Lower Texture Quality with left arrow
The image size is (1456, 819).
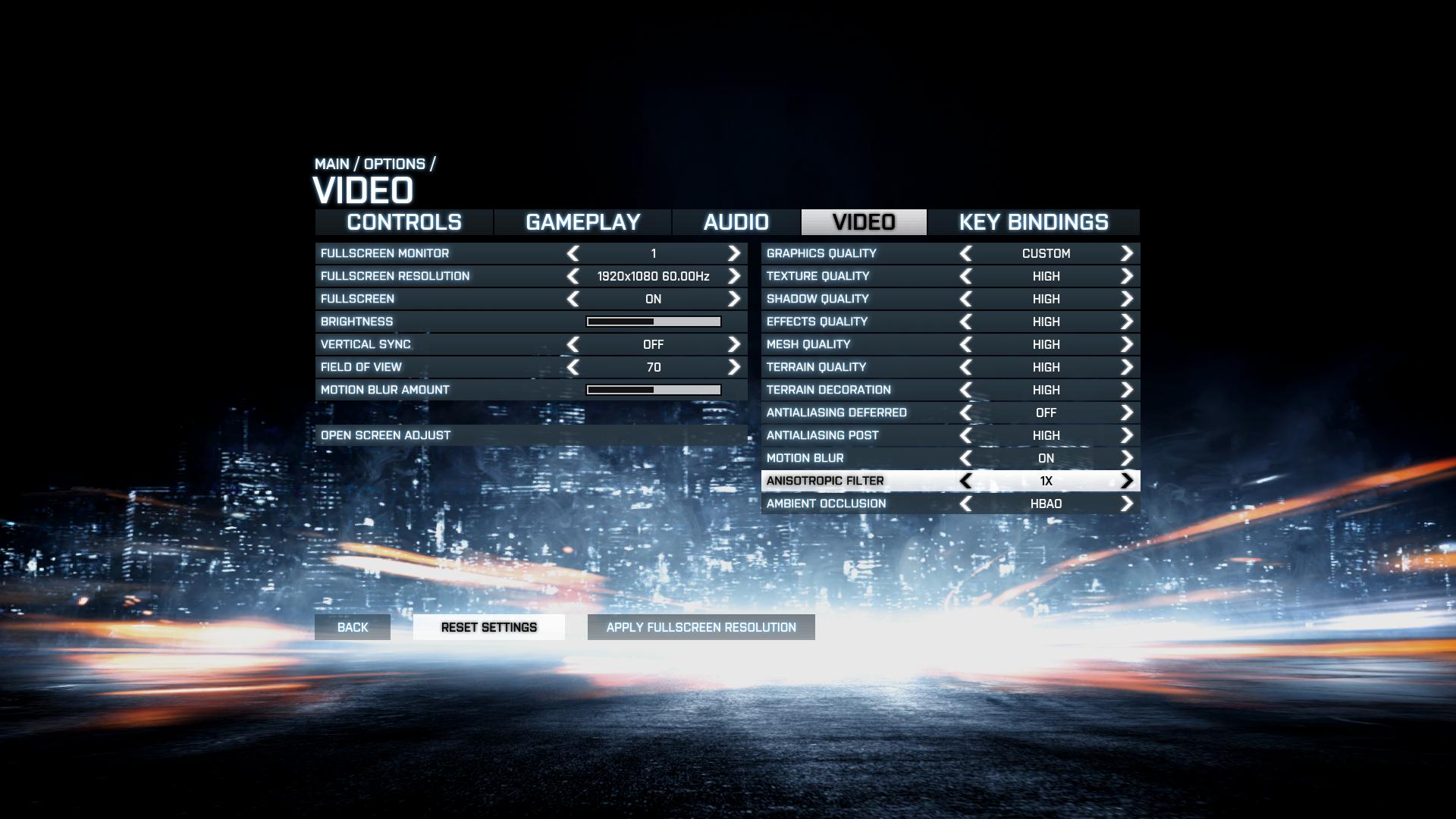click(x=965, y=276)
